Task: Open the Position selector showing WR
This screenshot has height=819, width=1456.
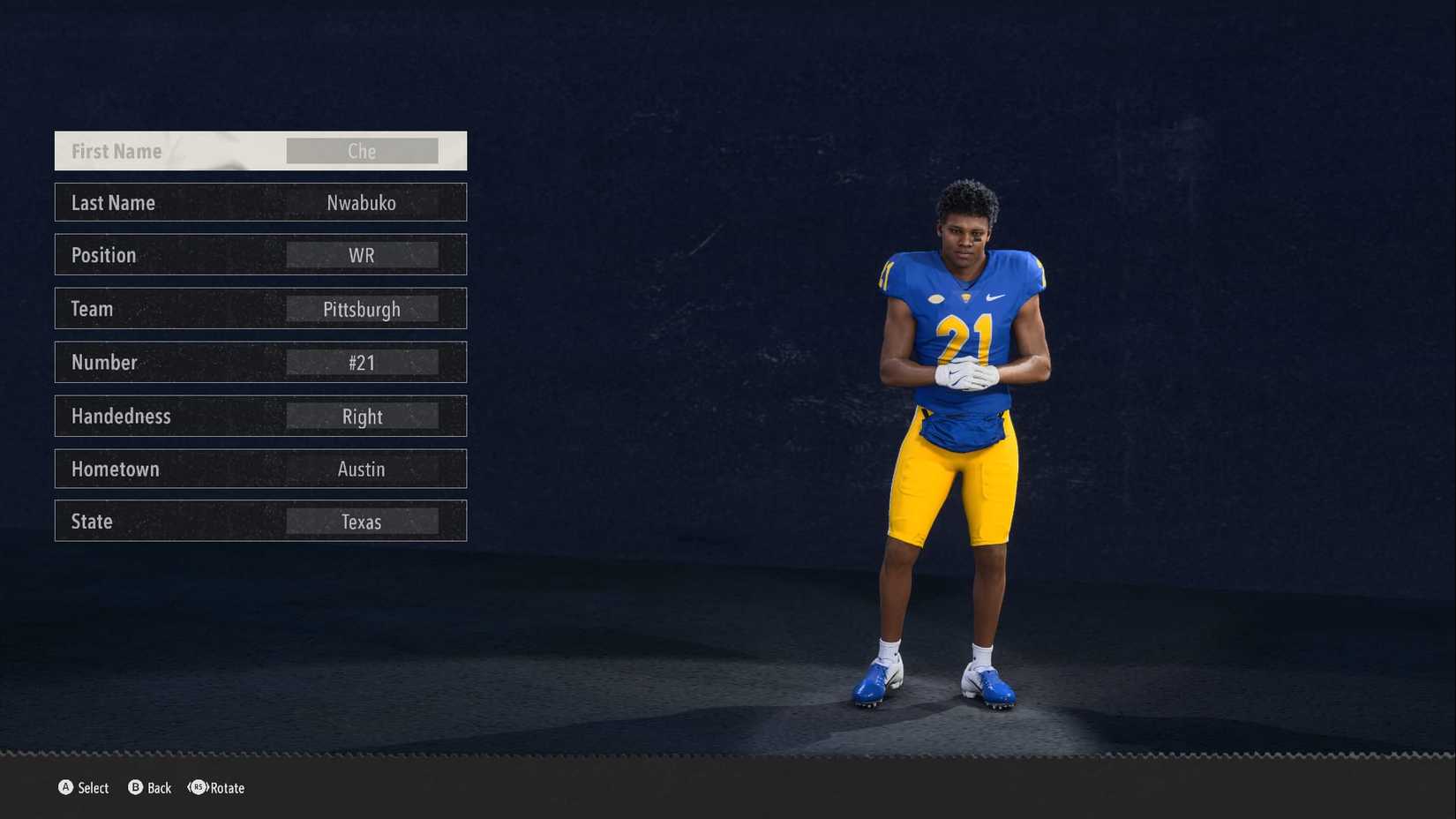Action: pyautogui.click(x=362, y=255)
